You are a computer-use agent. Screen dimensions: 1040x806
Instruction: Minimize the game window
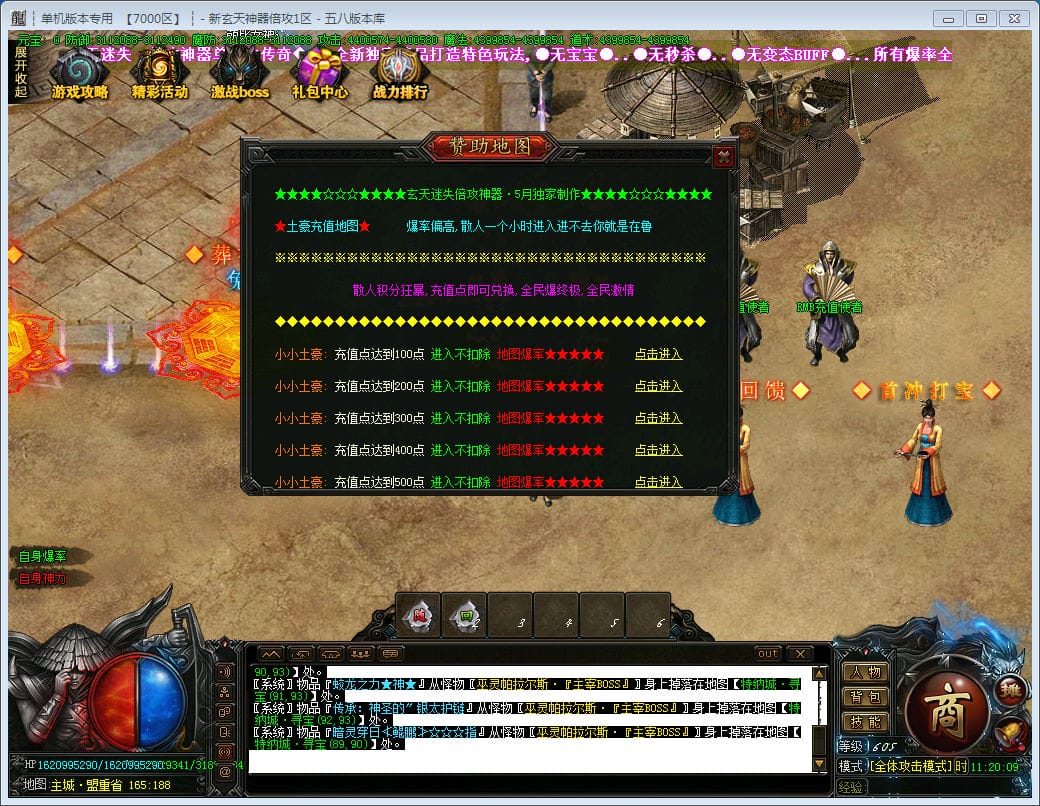[x=950, y=18]
